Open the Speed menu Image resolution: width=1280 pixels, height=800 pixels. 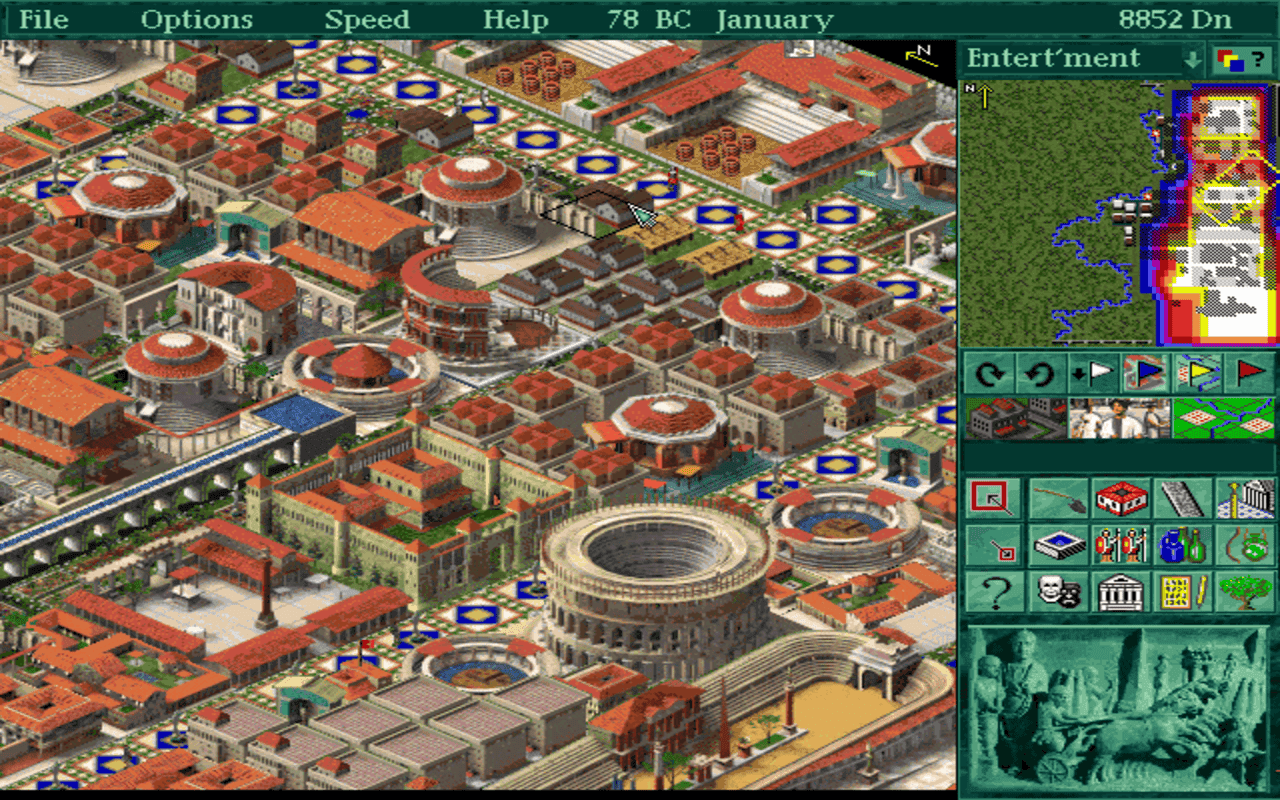click(365, 19)
